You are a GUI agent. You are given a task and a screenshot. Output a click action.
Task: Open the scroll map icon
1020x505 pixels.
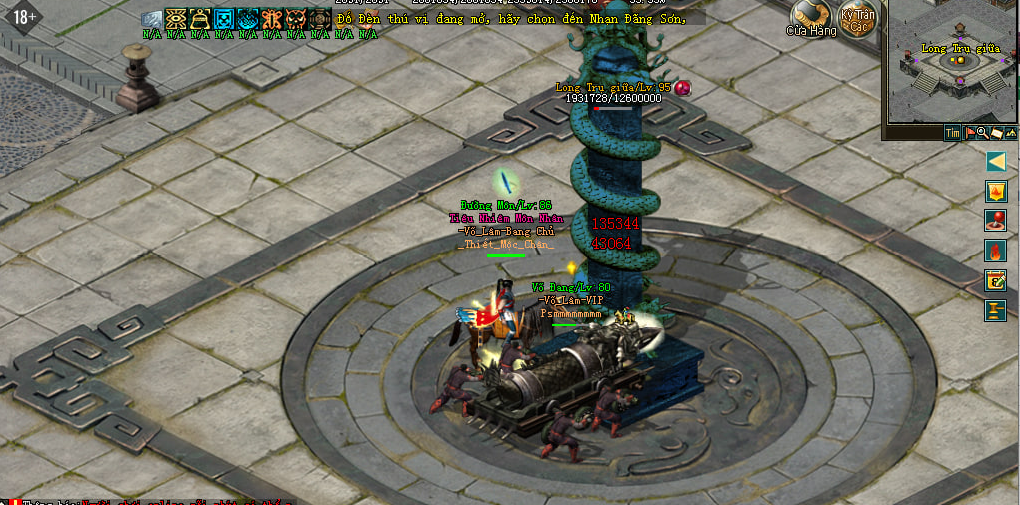(x=996, y=132)
